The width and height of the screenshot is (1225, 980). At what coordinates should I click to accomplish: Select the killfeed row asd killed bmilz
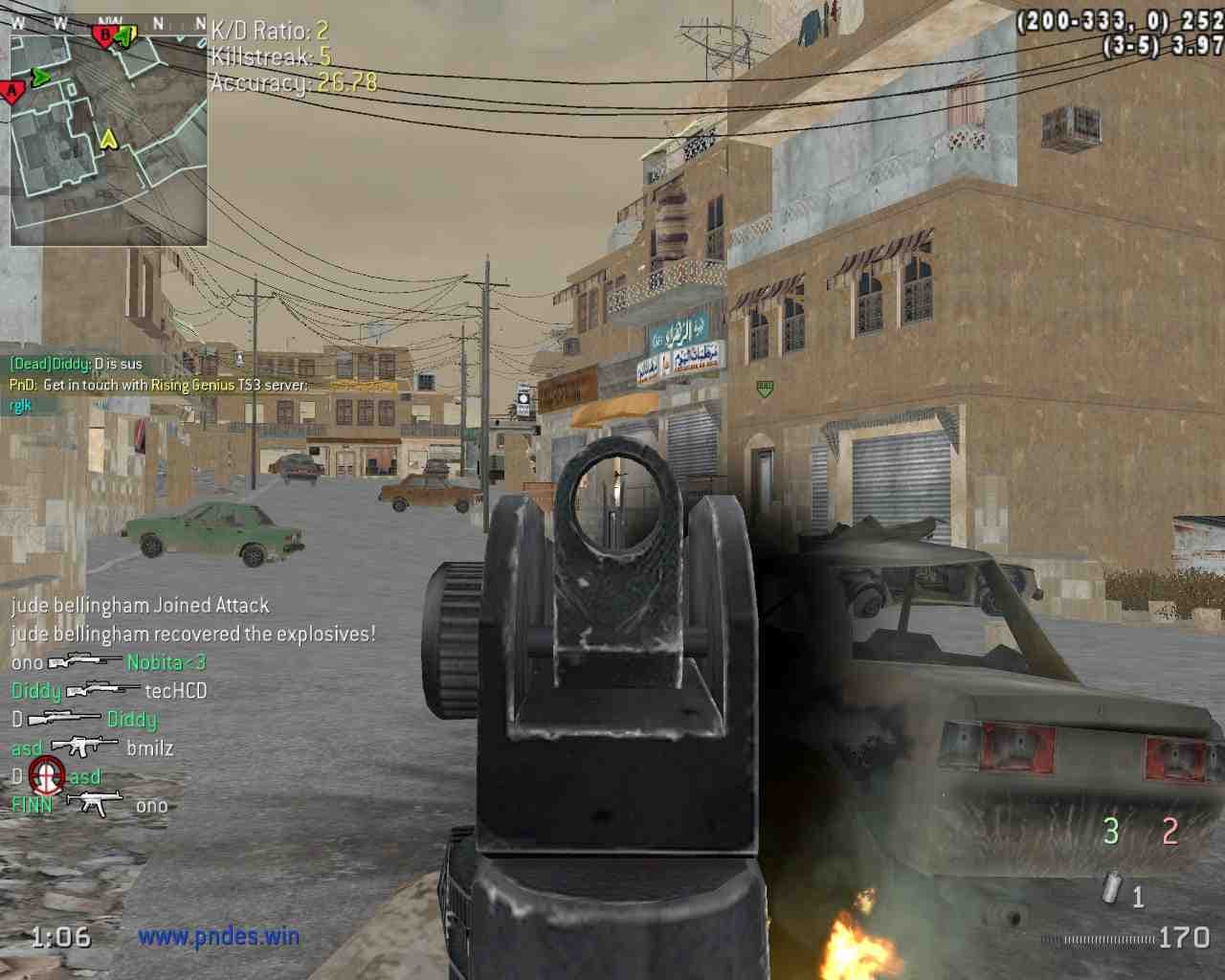92,747
